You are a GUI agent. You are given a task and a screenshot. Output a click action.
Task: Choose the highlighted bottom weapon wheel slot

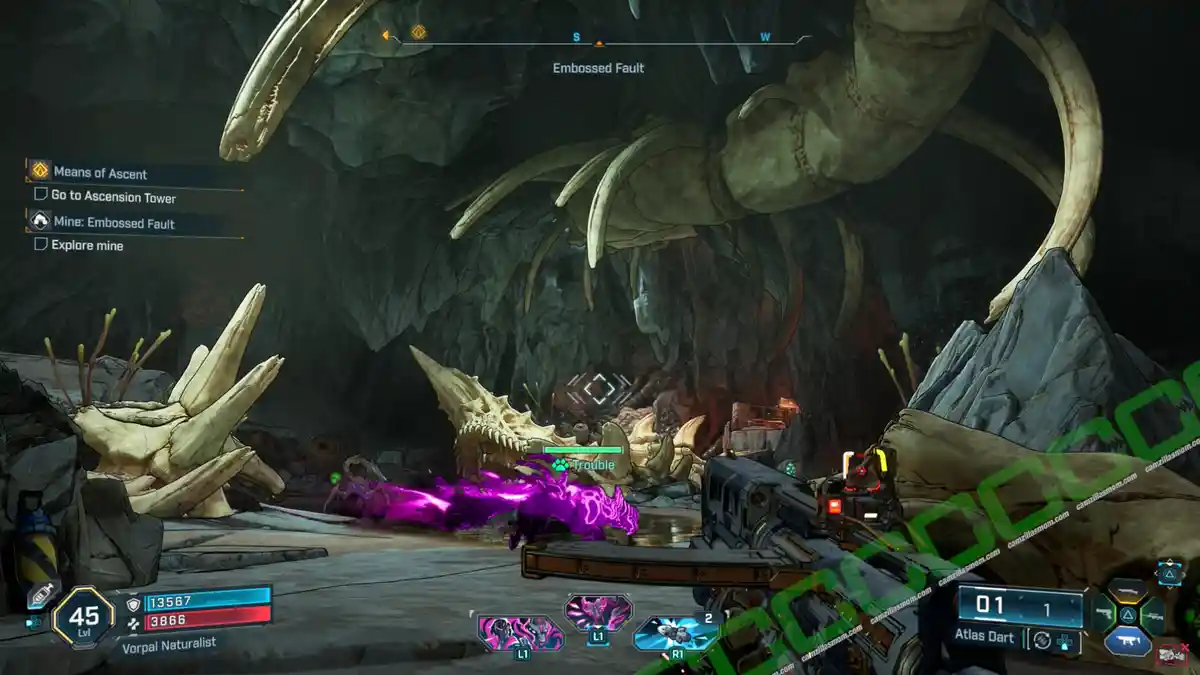pyautogui.click(x=1127, y=640)
